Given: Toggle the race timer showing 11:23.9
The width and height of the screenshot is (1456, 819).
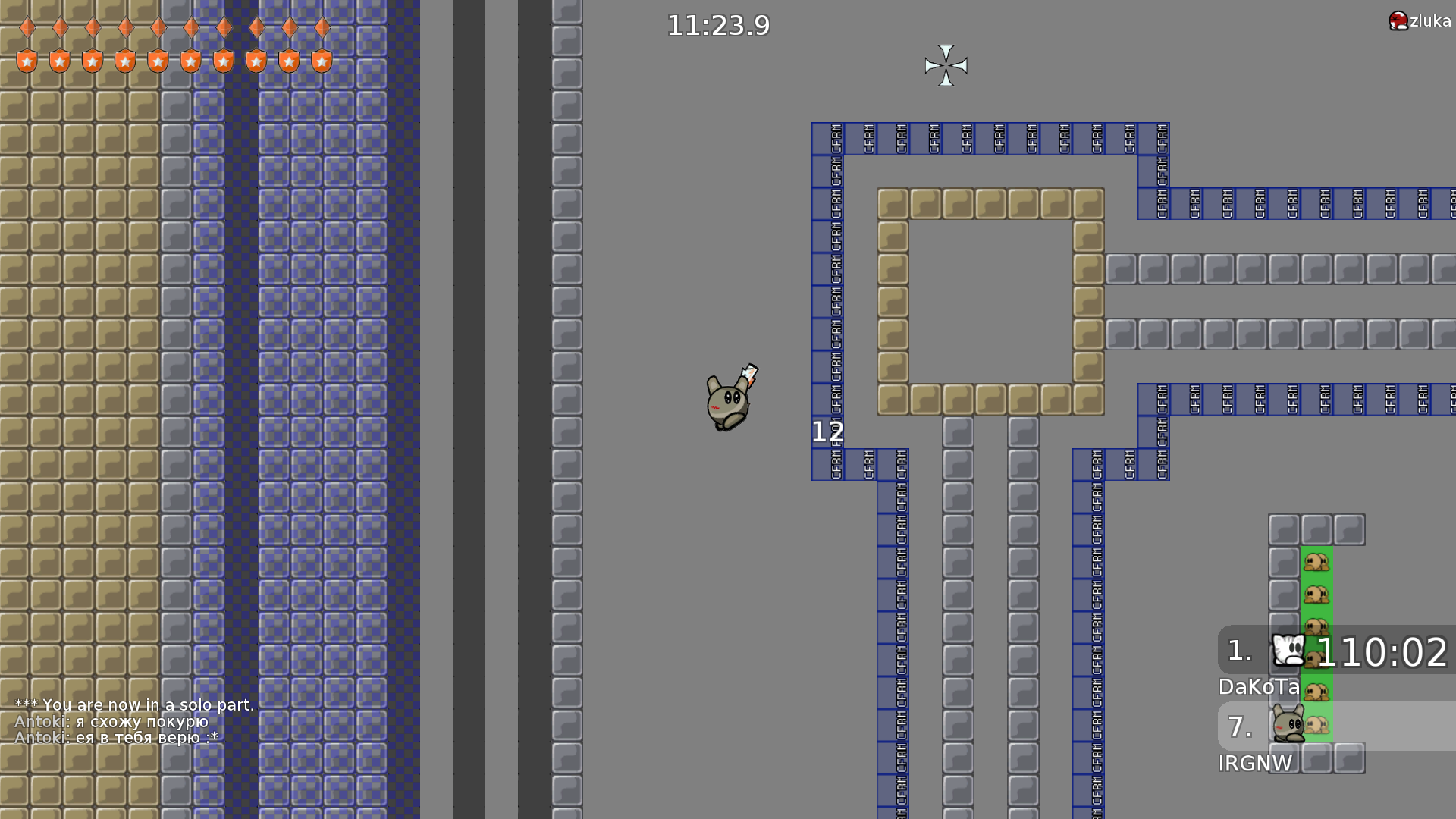Looking at the screenshot, I should 717,25.
